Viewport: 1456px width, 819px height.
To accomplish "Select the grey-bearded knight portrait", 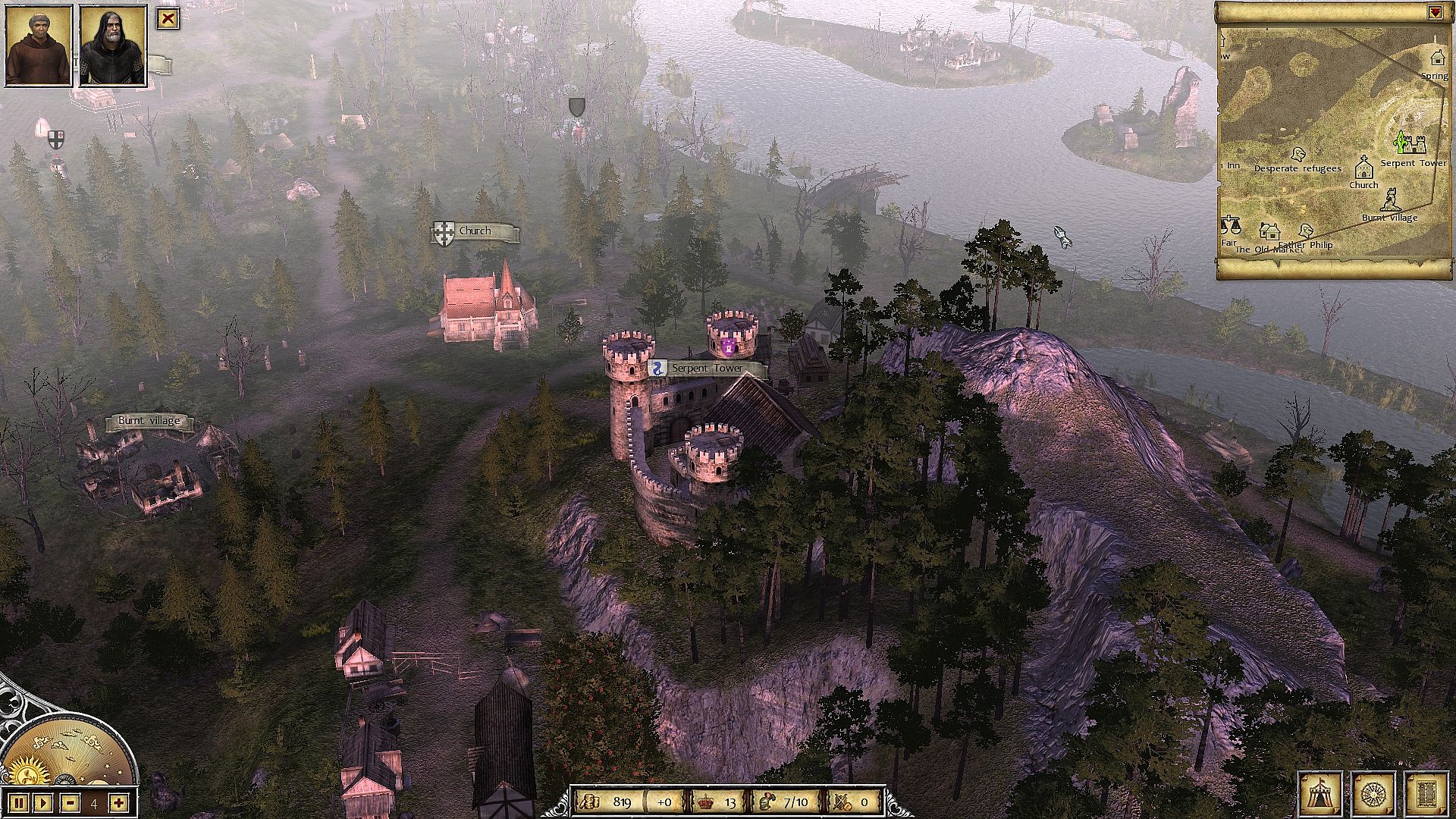I will 112,45.
